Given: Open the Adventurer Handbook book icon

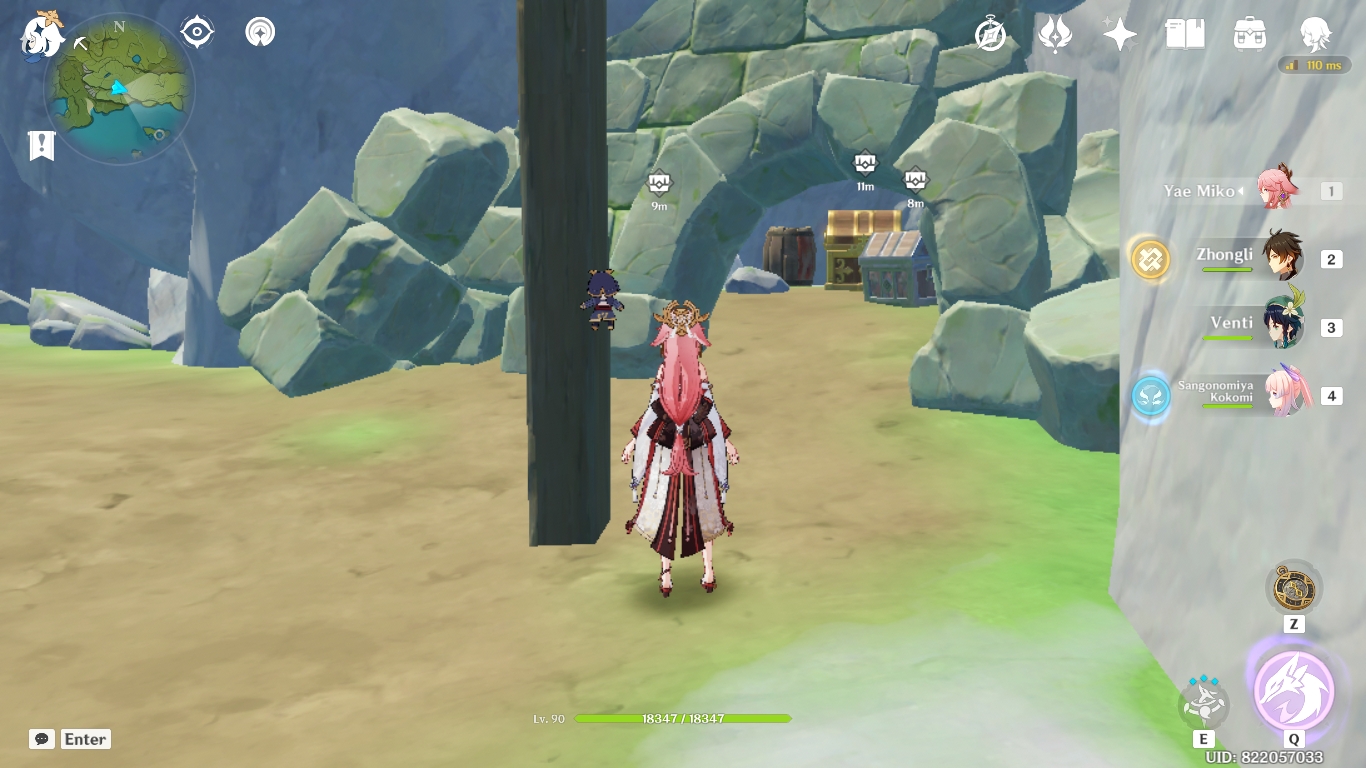Looking at the screenshot, I should 1183,33.
